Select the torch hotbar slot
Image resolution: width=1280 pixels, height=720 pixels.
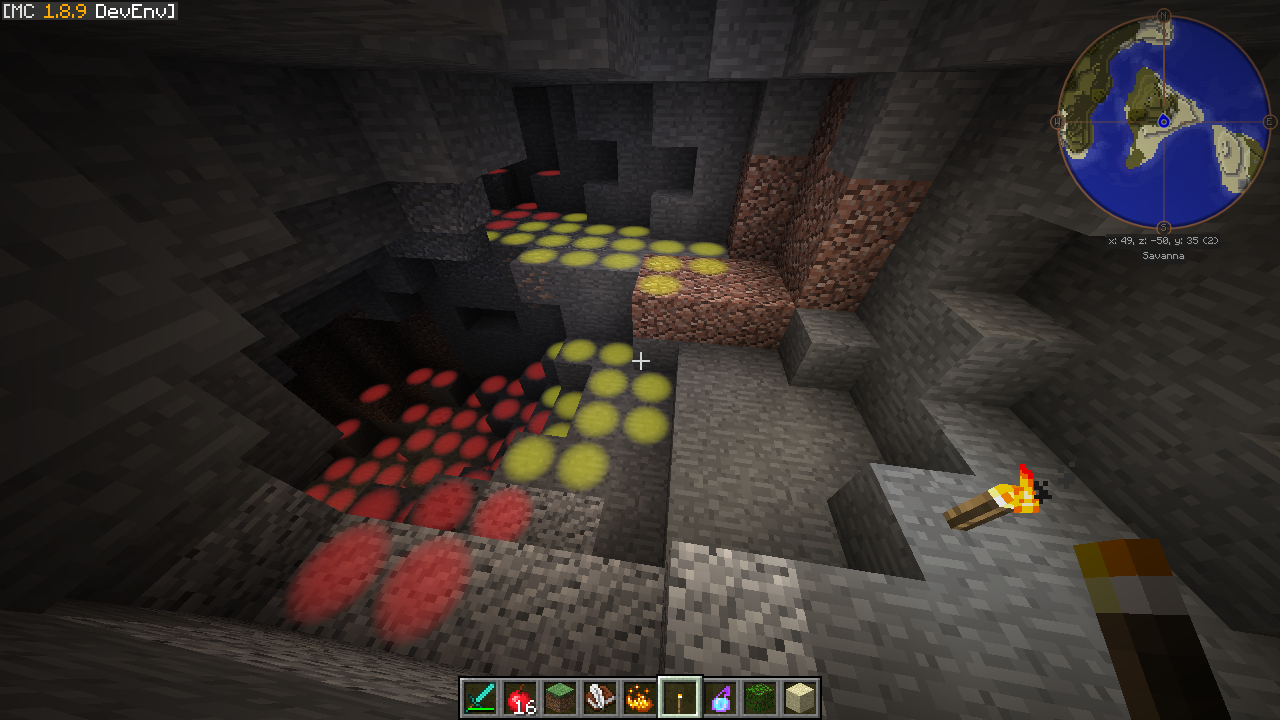680,697
